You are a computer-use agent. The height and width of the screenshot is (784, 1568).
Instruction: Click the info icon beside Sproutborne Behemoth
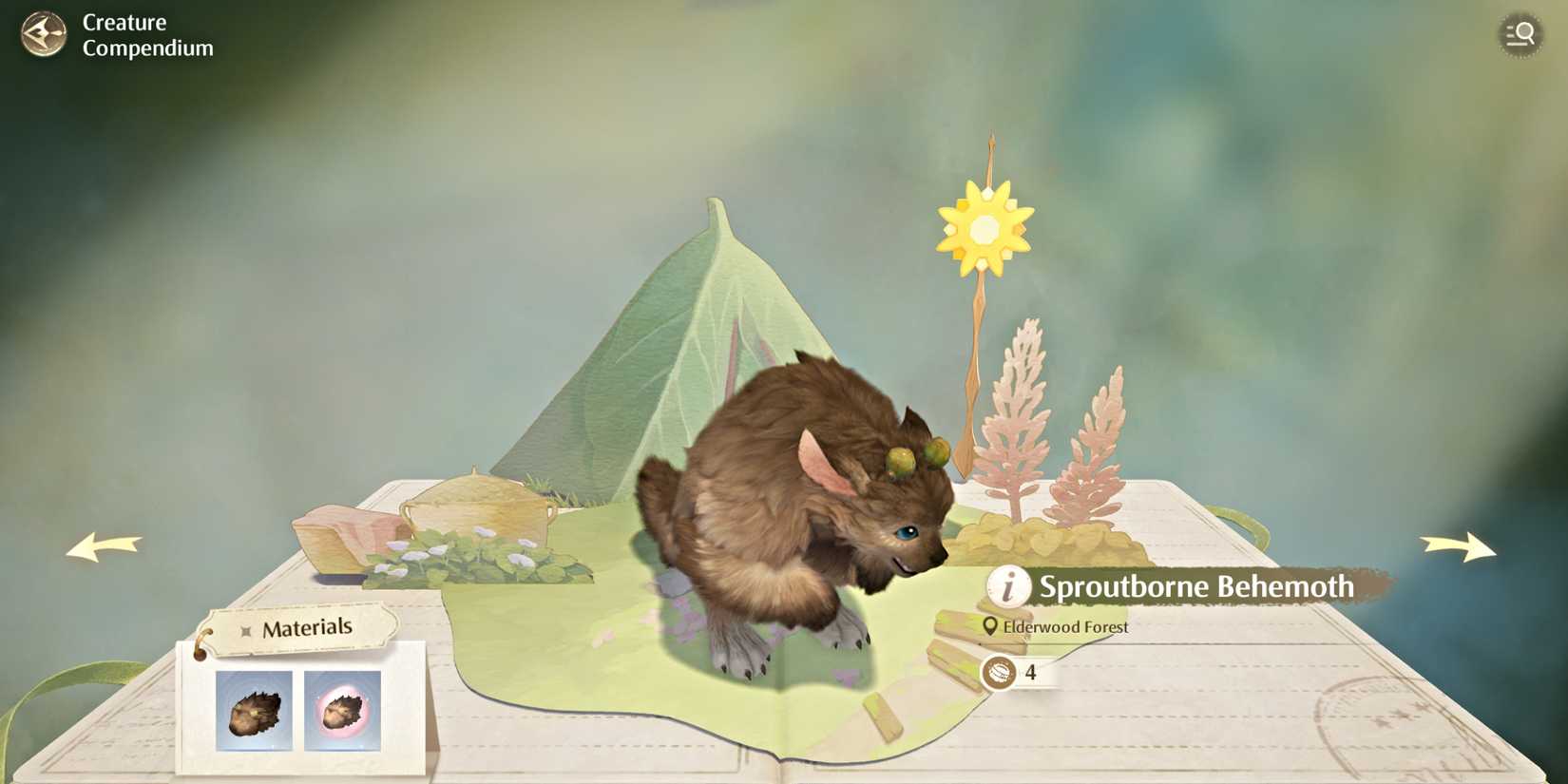[x=1006, y=587]
